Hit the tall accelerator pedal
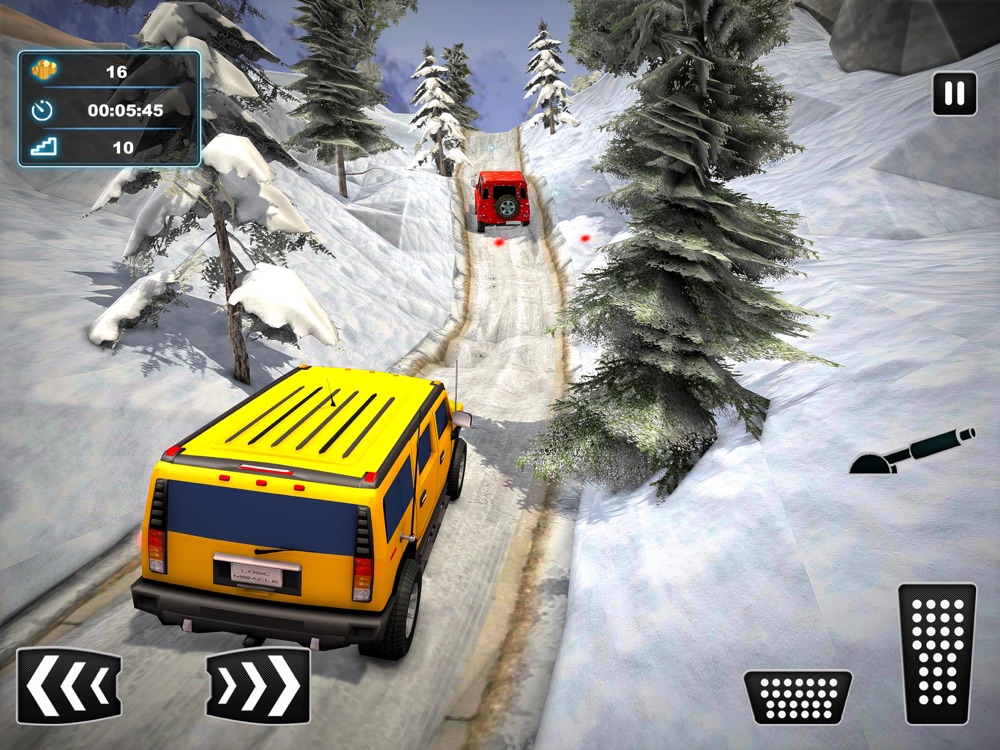The image size is (1000, 750). click(937, 653)
